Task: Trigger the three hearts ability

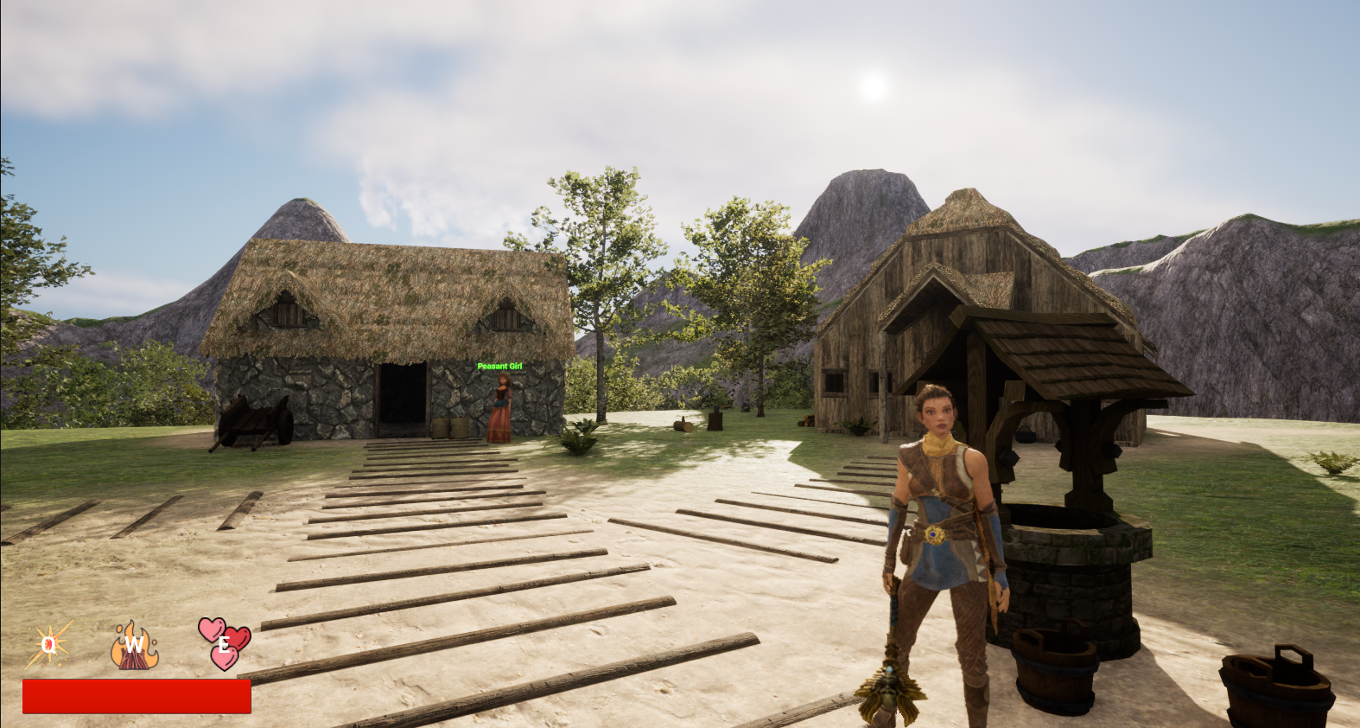Action: click(224, 643)
